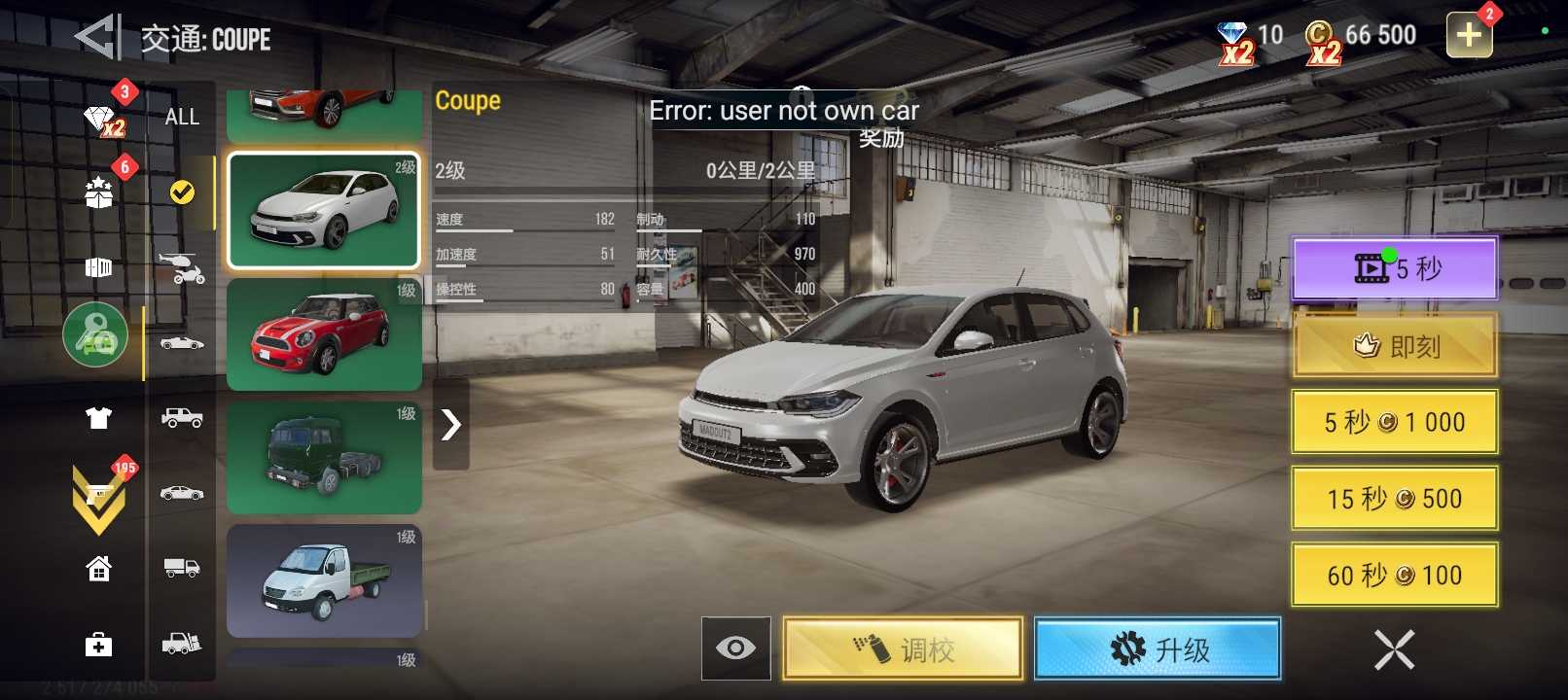Buy 5 秒 delivery for 1 000 coins
The image size is (1568, 700).
pyautogui.click(x=1394, y=422)
